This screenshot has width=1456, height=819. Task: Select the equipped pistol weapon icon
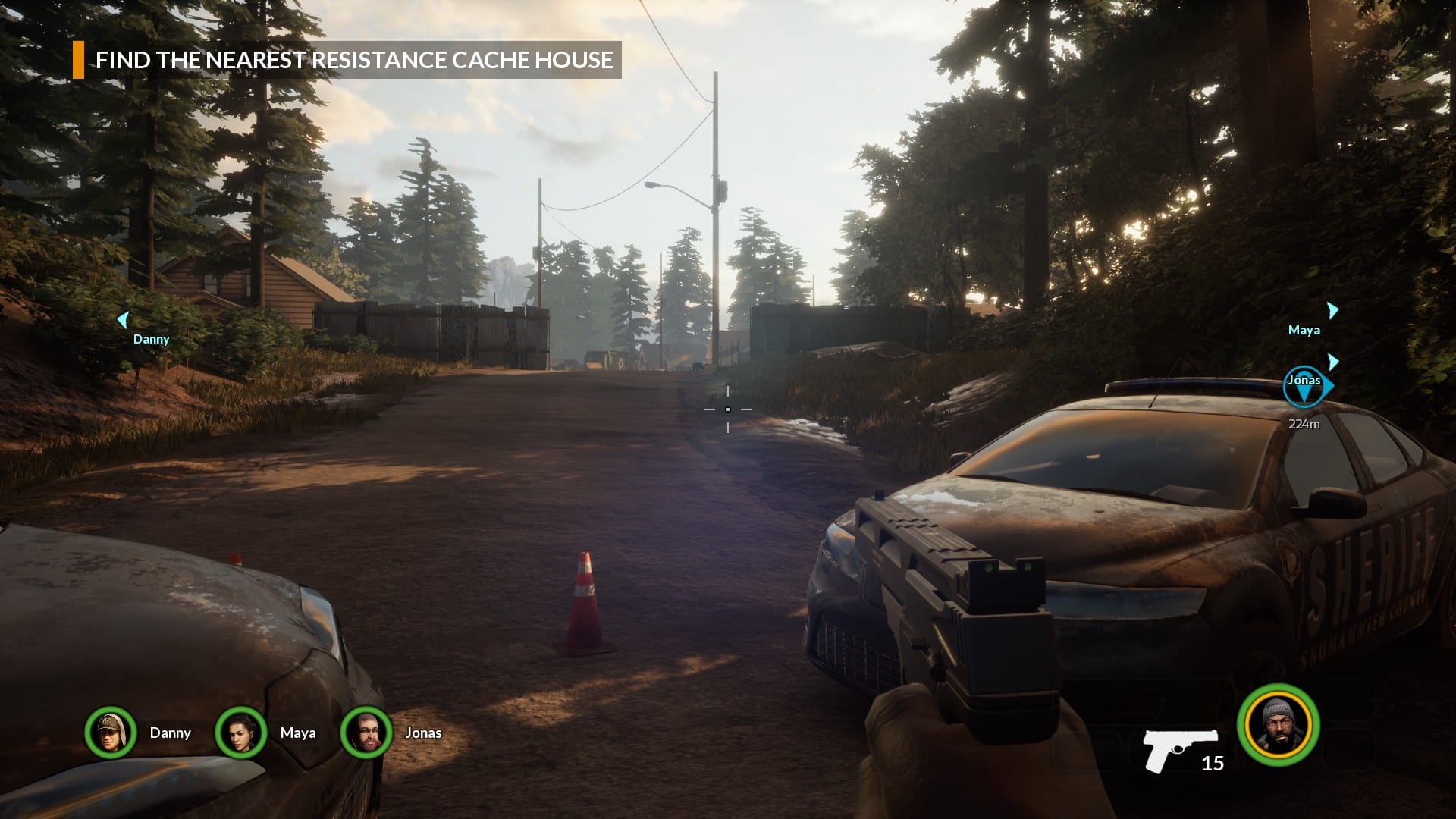click(1180, 749)
